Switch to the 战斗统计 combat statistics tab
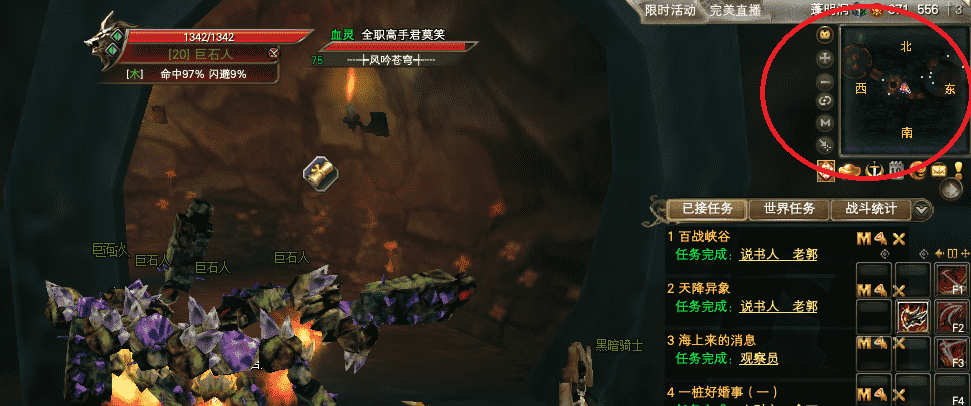Screen dimensions: 971x406 coord(872,209)
